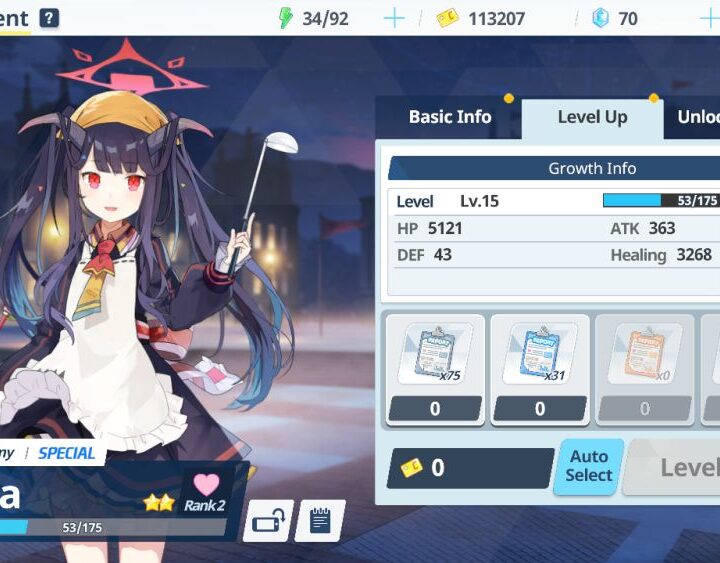Open the help question mark icon
Image resolution: width=720 pixels, height=563 pixels.
pos(49,18)
